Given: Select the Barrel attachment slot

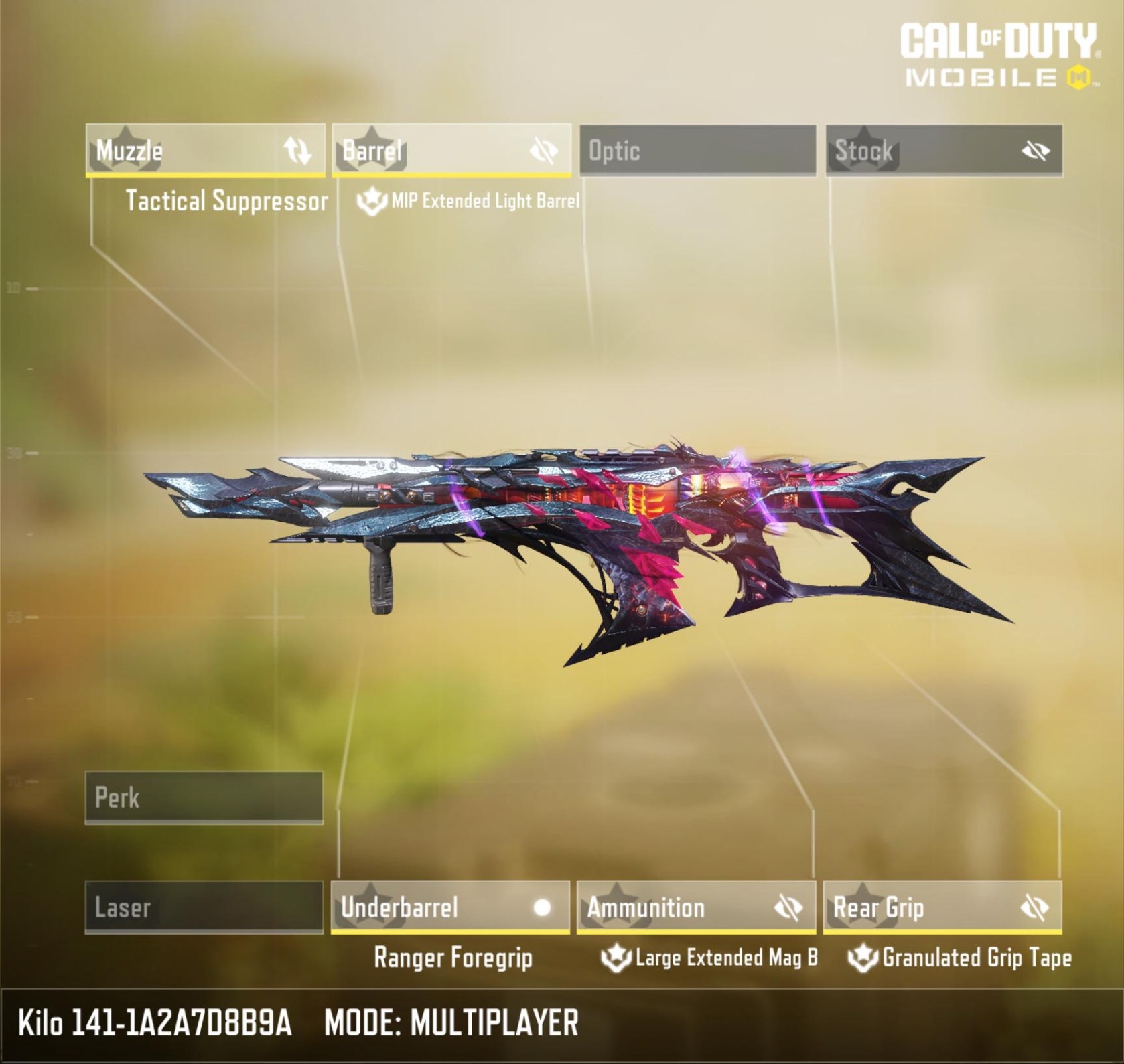Looking at the screenshot, I should point(429,151).
